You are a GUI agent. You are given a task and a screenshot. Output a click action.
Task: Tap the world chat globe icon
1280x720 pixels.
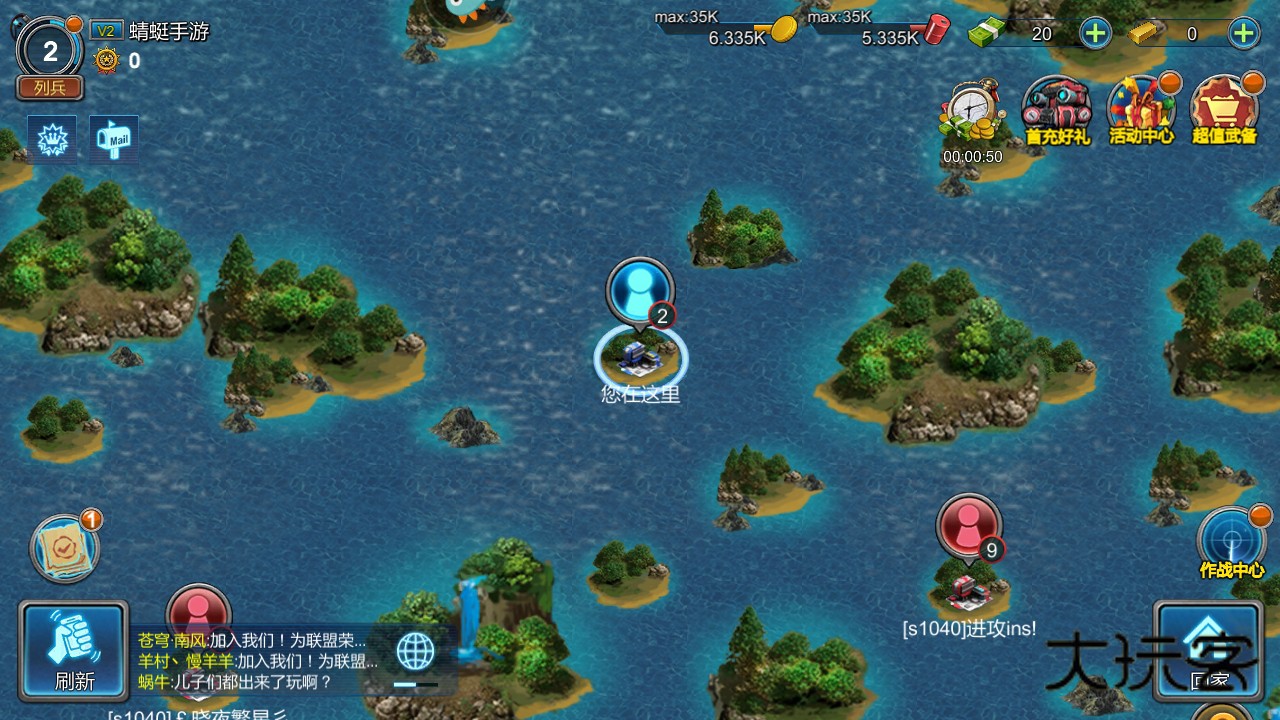(415, 650)
